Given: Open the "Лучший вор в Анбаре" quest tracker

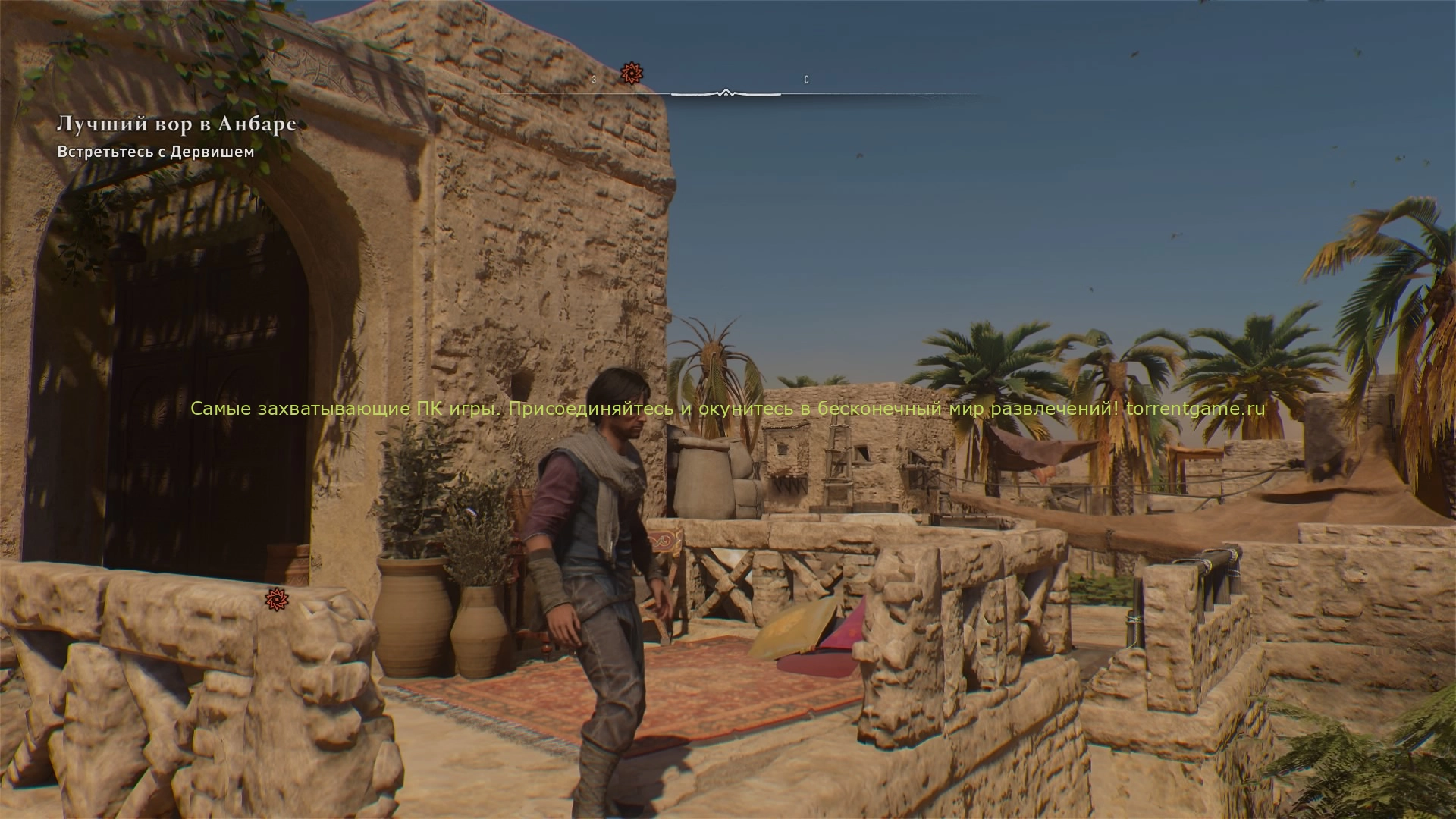Looking at the screenshot, I should tap(176, 124).
